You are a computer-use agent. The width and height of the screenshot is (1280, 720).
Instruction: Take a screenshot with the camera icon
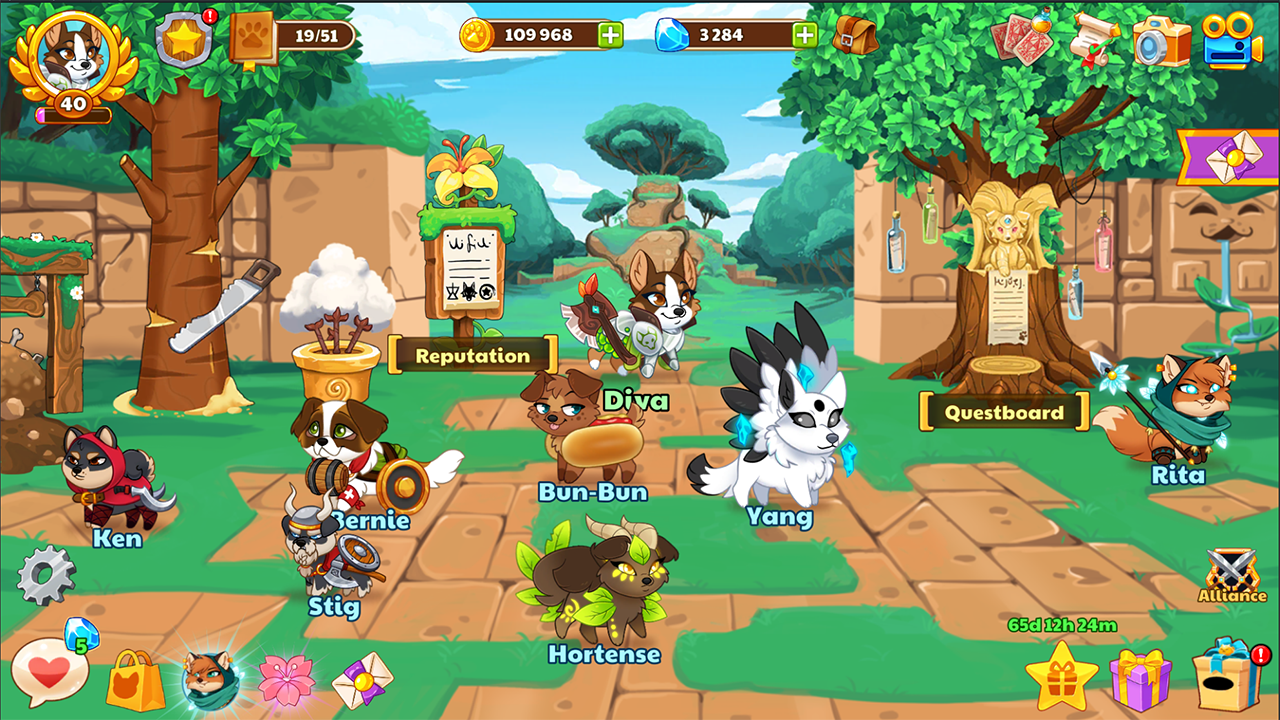pos(1158,42)
